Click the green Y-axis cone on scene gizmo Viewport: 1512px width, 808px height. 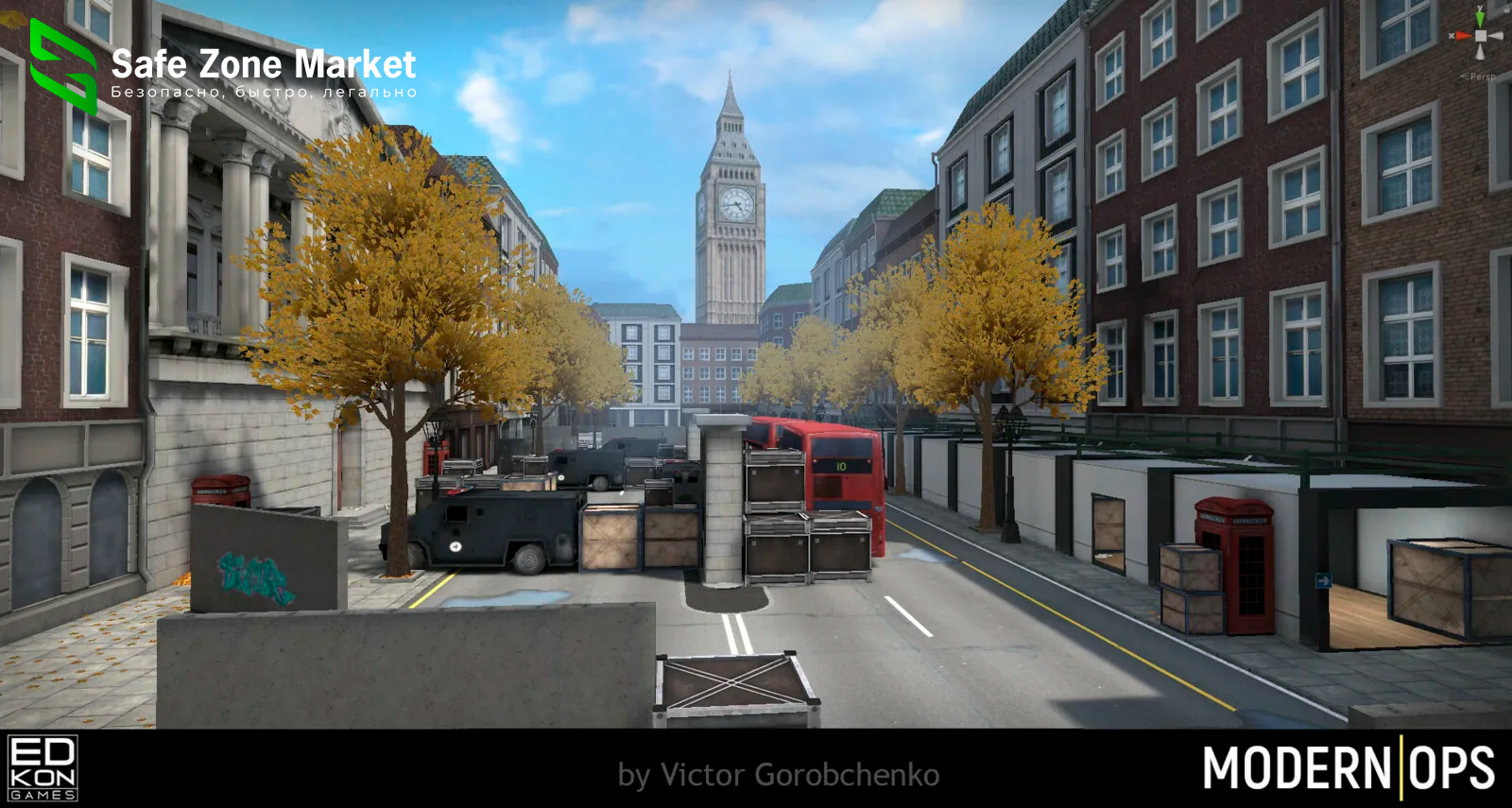pyautogui.click(x=1480, y=17)
